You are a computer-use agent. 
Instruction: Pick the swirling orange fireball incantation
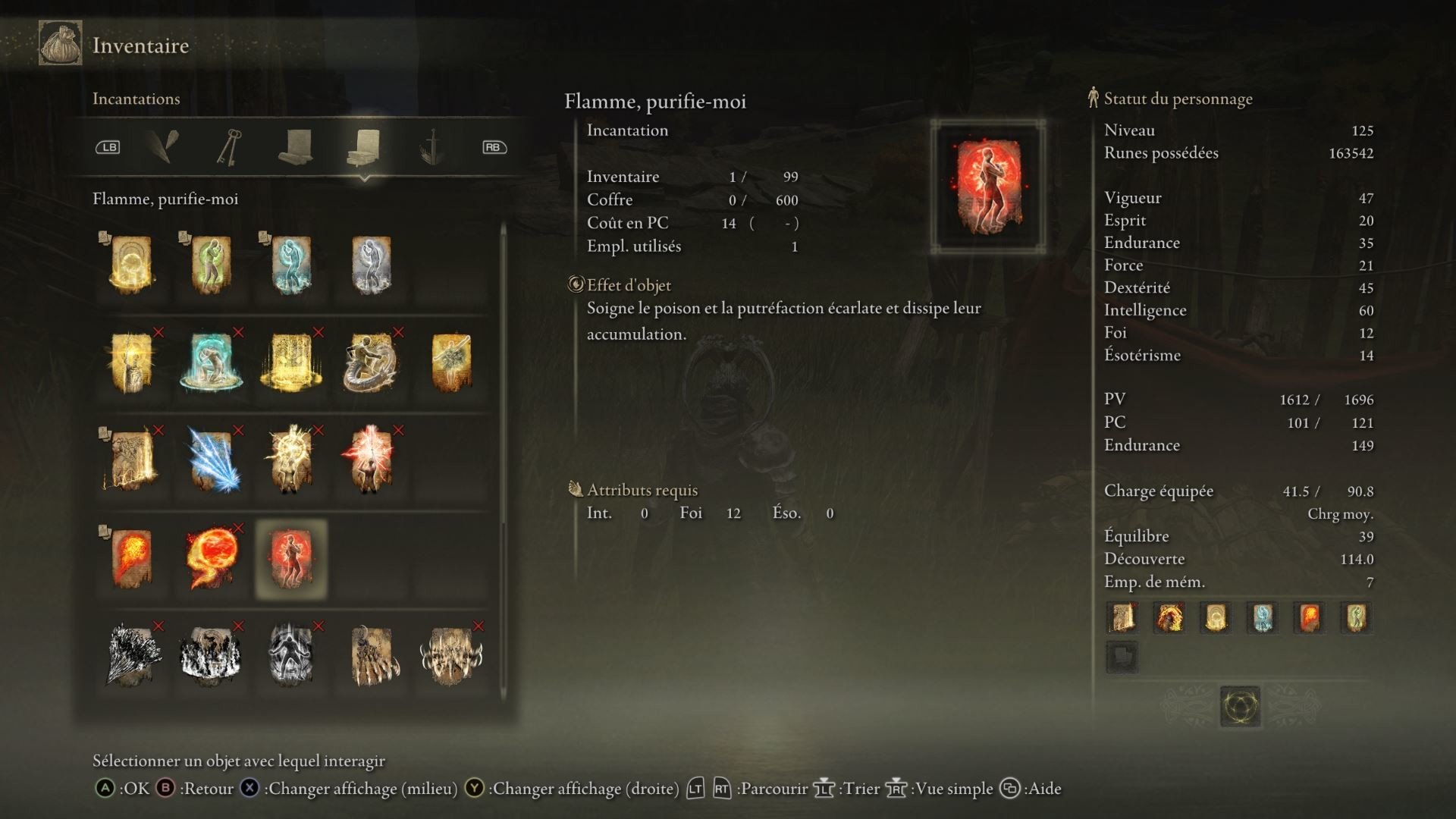pos(211,559)
